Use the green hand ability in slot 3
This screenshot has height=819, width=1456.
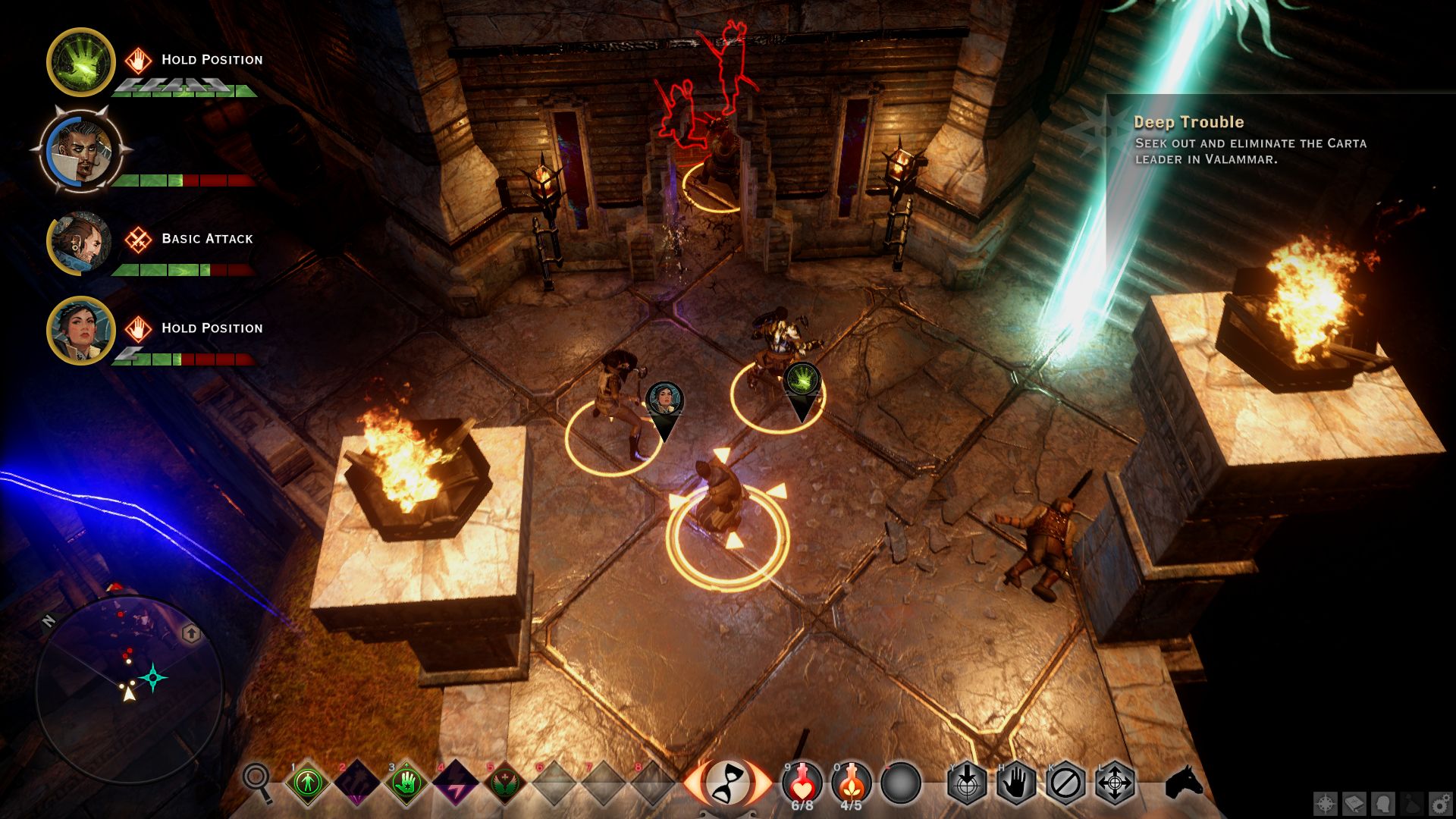click(406, 783)
